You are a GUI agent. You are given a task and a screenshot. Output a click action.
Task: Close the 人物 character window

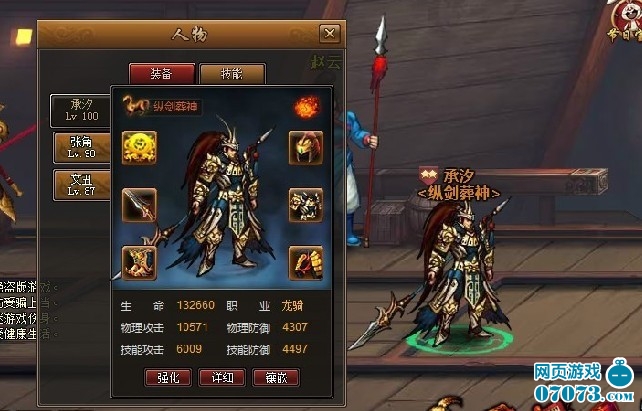click(x=329, y=33)
